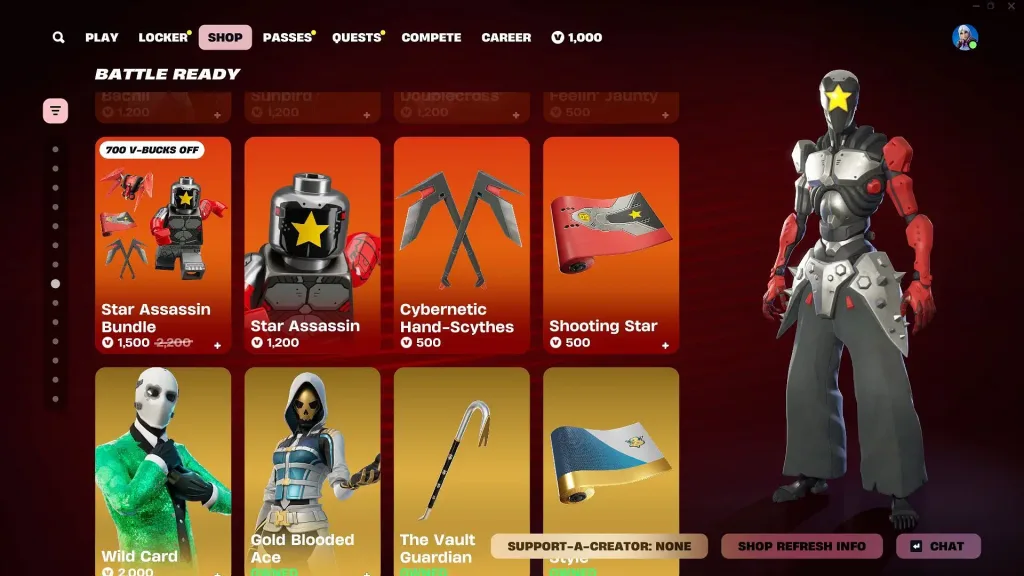Select the Star Assassin Bundle offer

(163, 245)
